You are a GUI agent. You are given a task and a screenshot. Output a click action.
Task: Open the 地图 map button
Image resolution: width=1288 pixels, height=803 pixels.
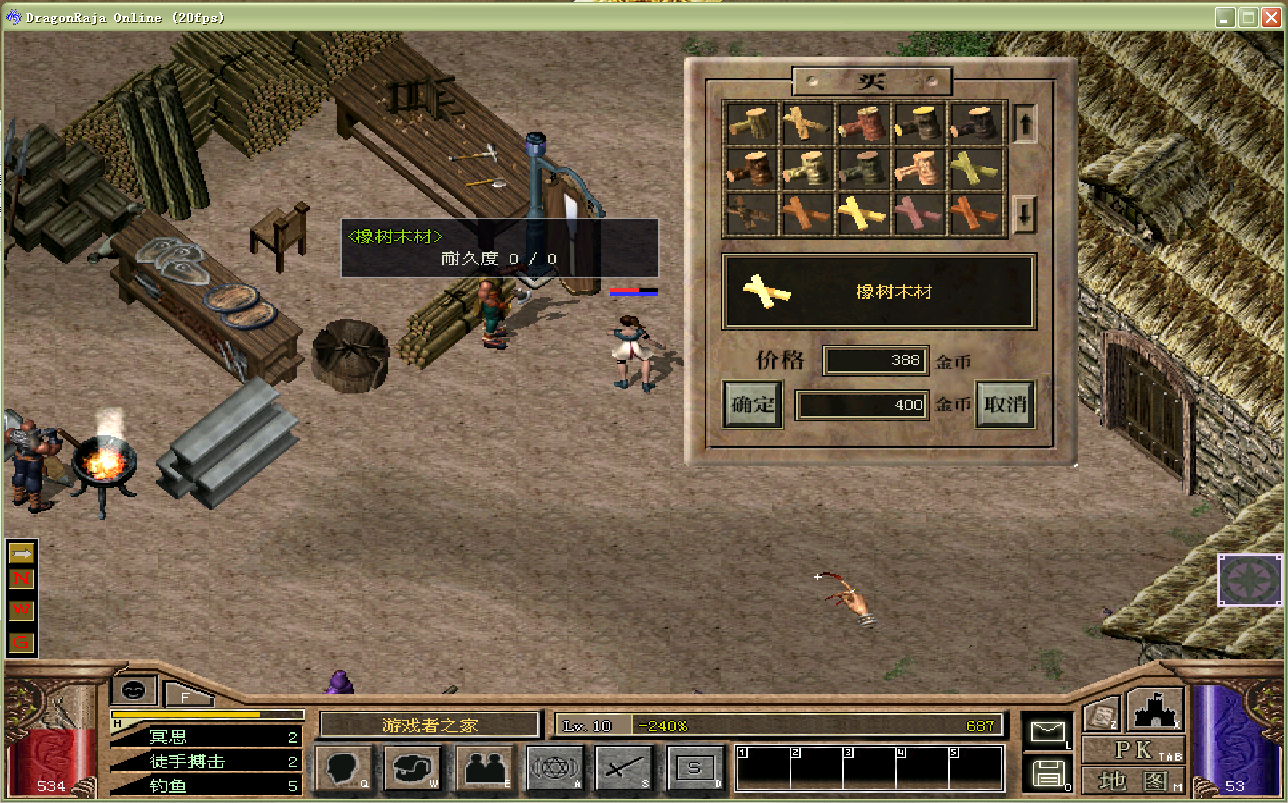(1133, 780)
